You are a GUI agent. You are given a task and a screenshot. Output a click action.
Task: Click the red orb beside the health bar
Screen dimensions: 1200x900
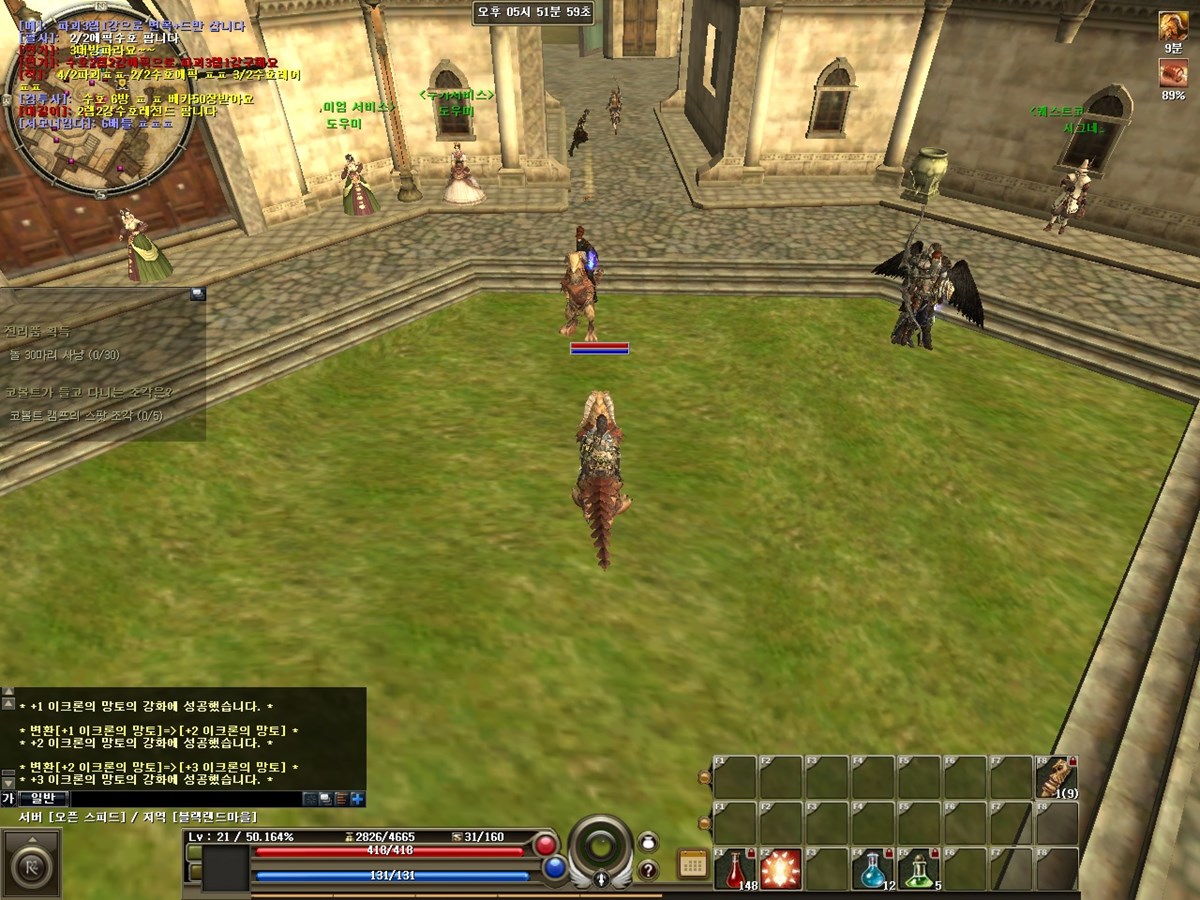point(546,845)
